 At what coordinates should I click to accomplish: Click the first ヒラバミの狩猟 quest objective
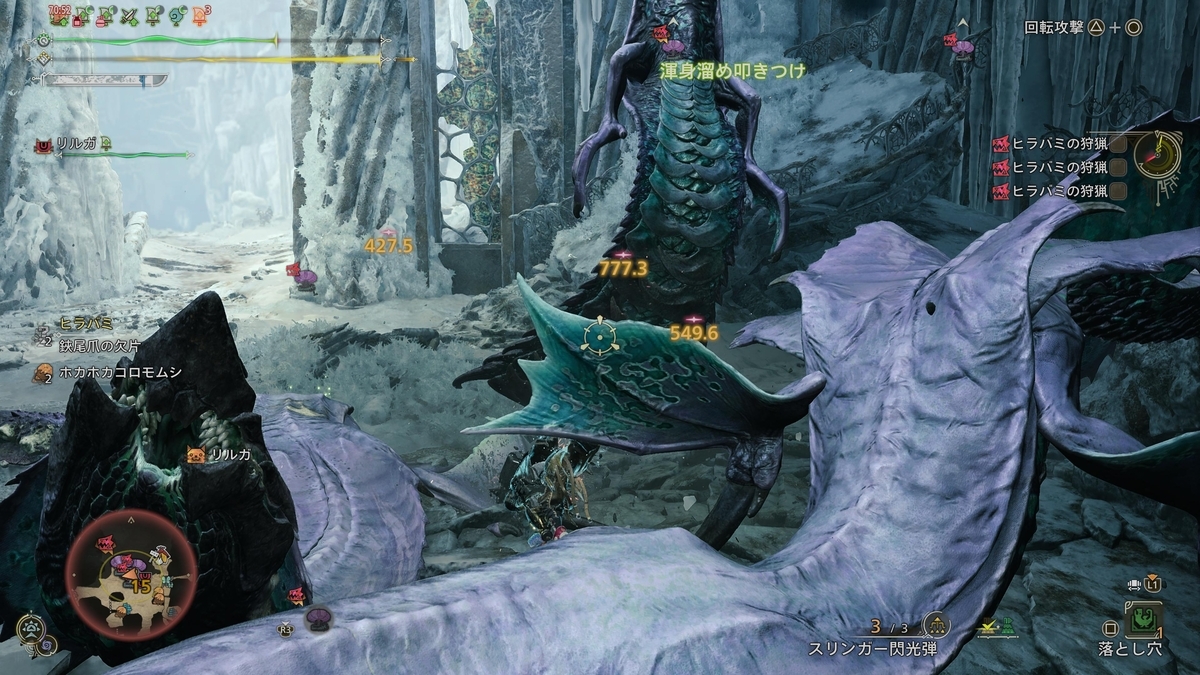[1060, 143]
